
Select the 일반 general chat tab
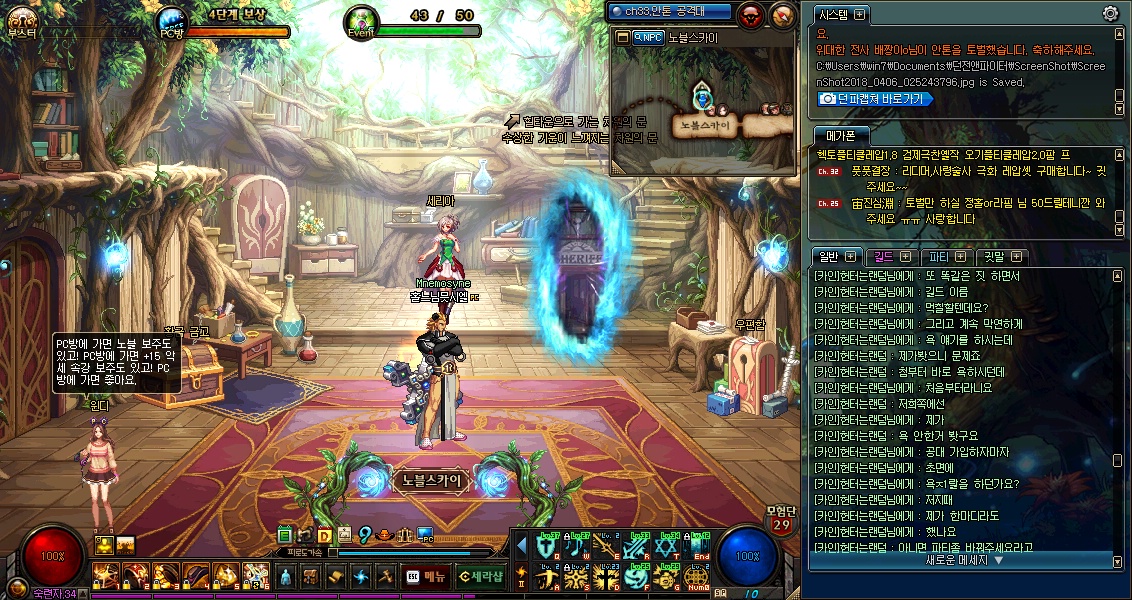coord(834,256)
